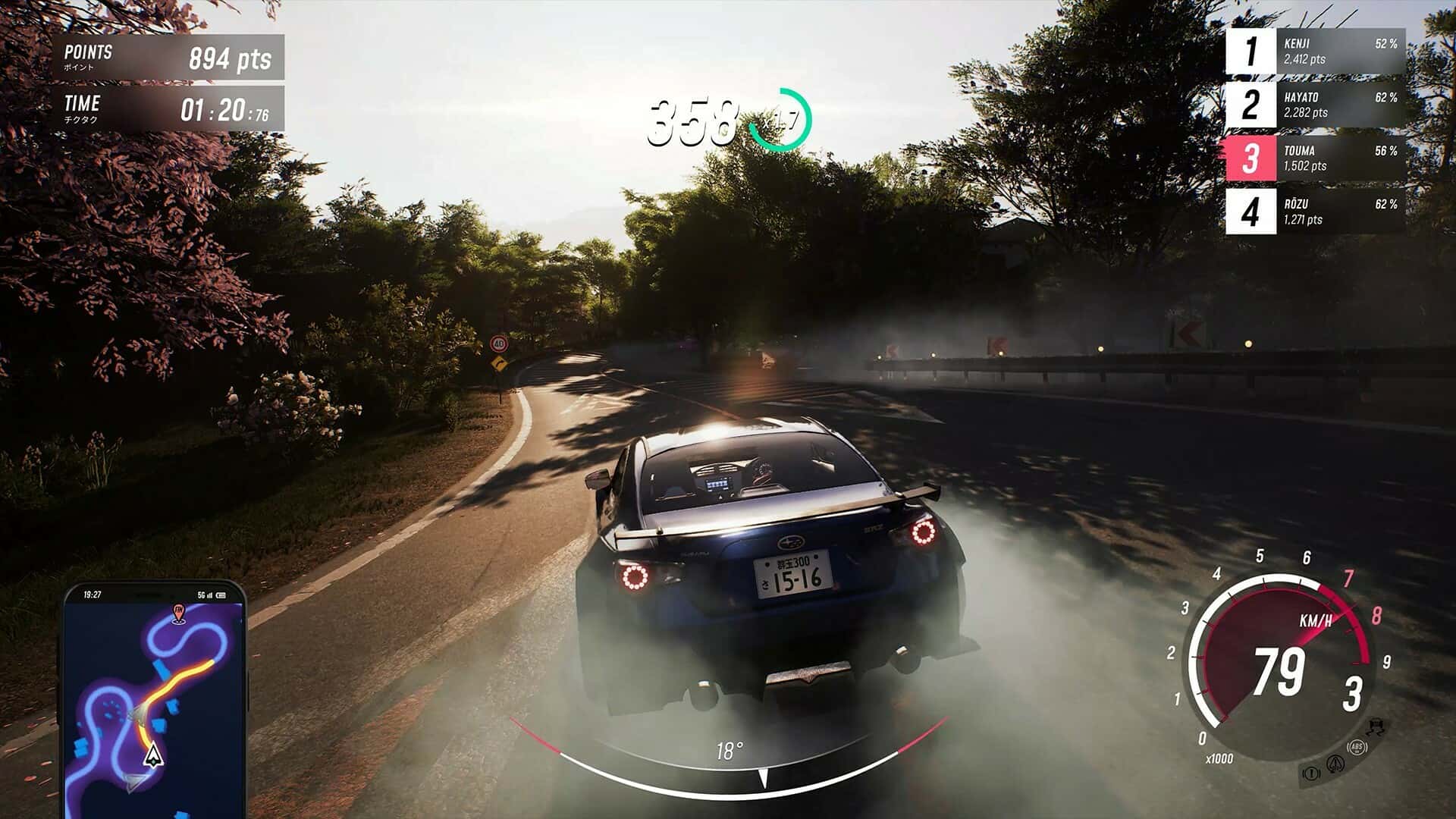Click the 19:27 clock on the phone

click(x=93, y=594)
